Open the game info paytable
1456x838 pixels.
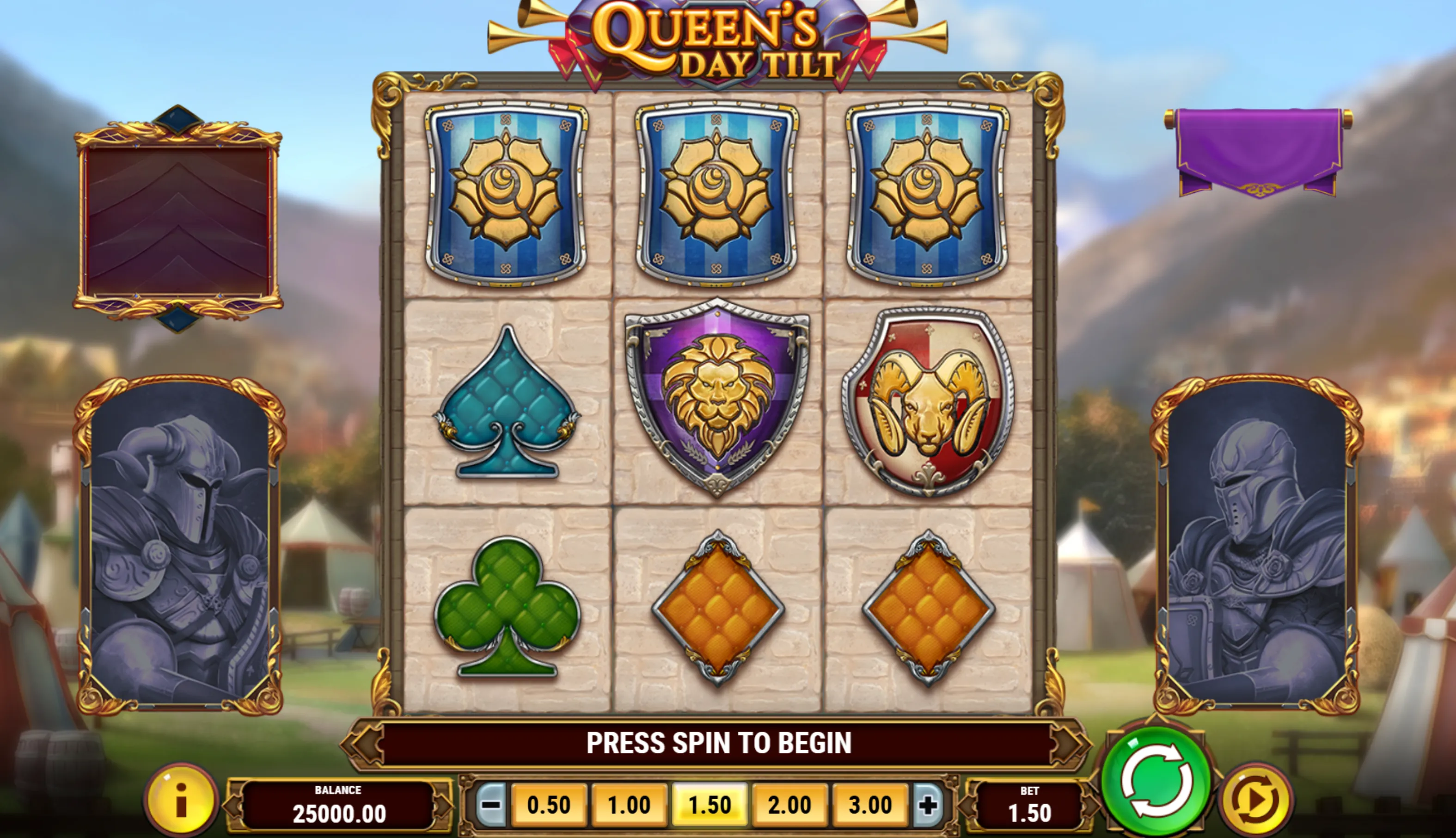pos(181,800)
